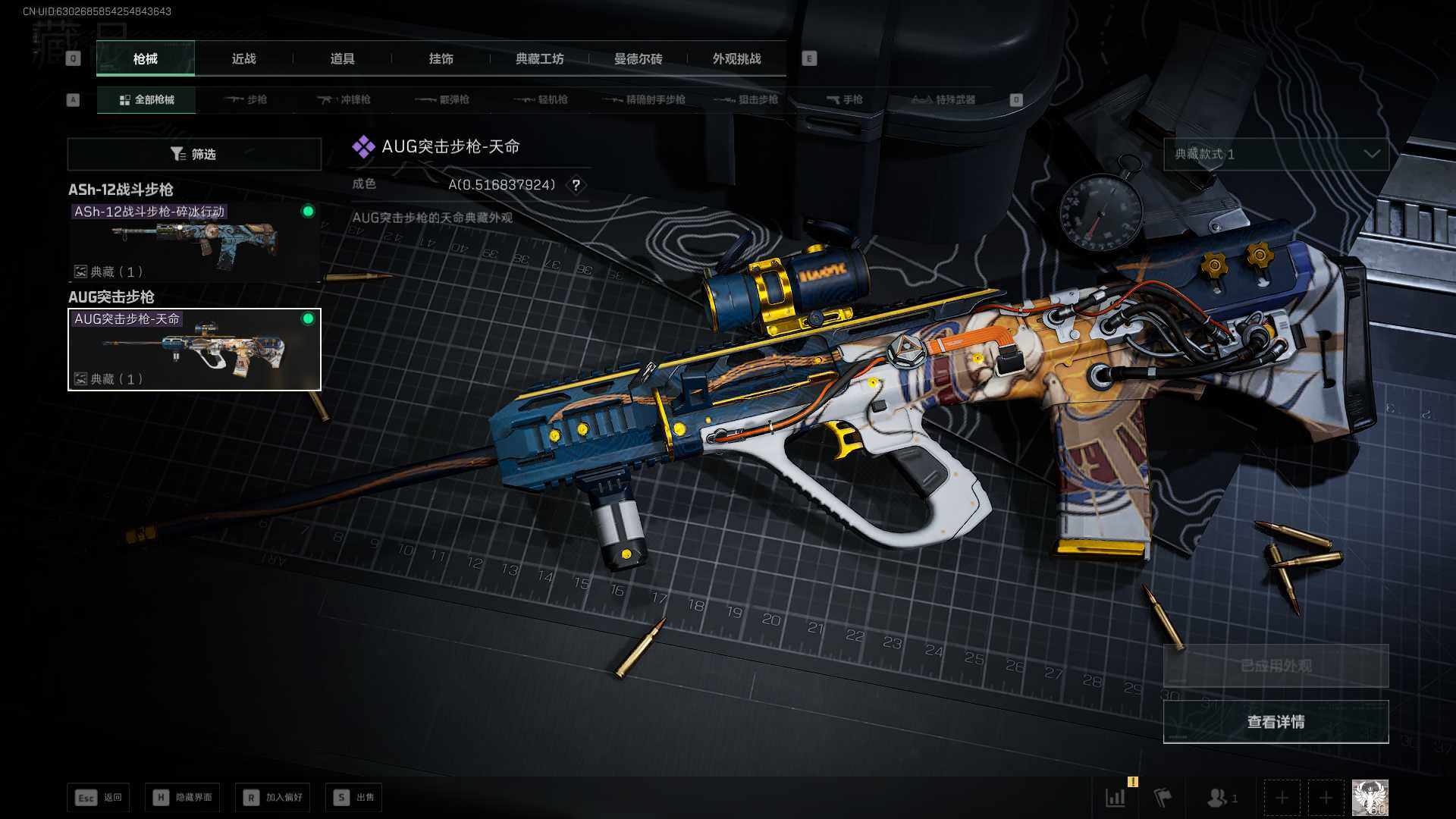Open the 道具 items tab
1456x819 pixels.
342,59
